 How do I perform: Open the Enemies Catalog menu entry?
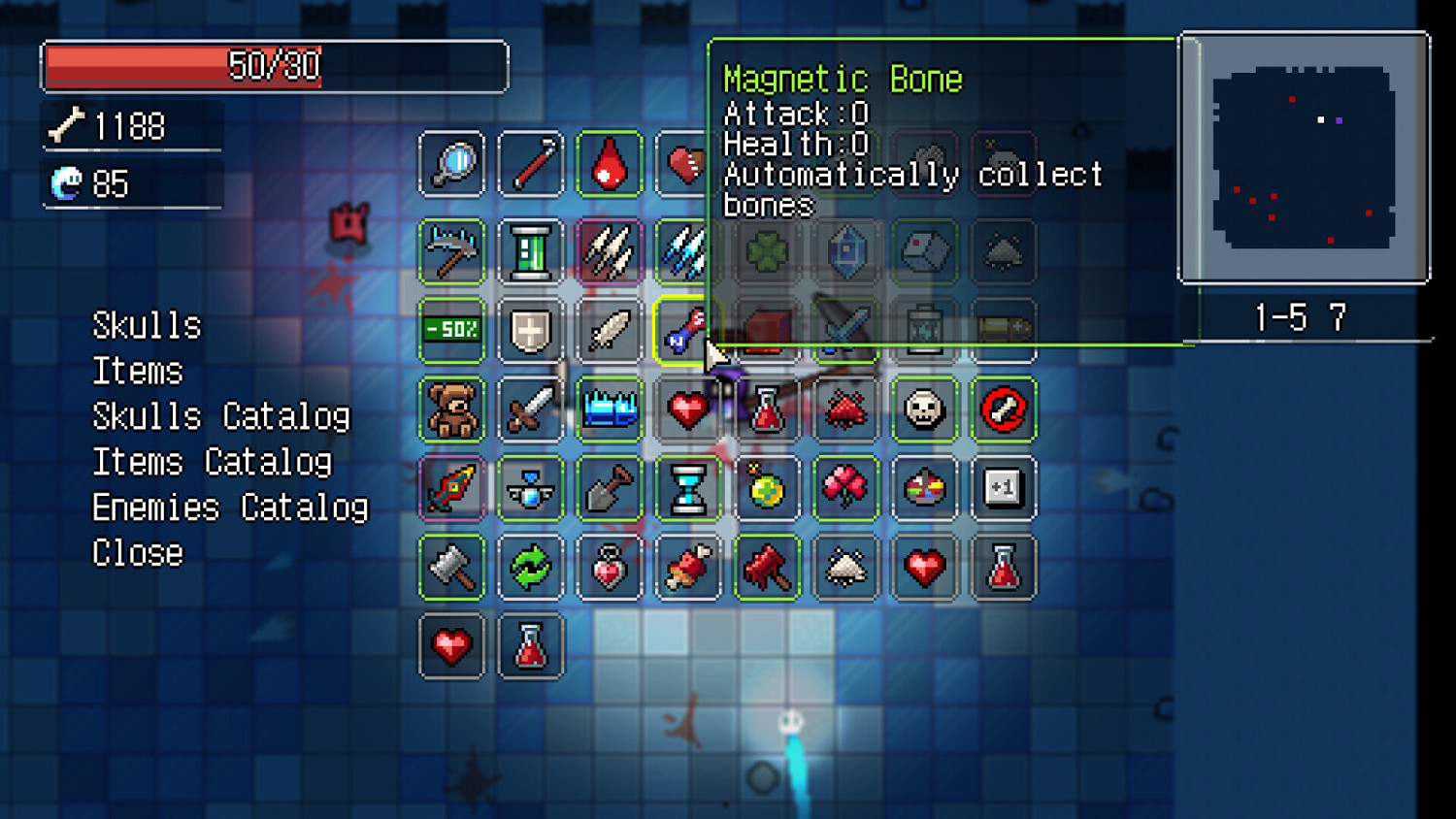229,507
